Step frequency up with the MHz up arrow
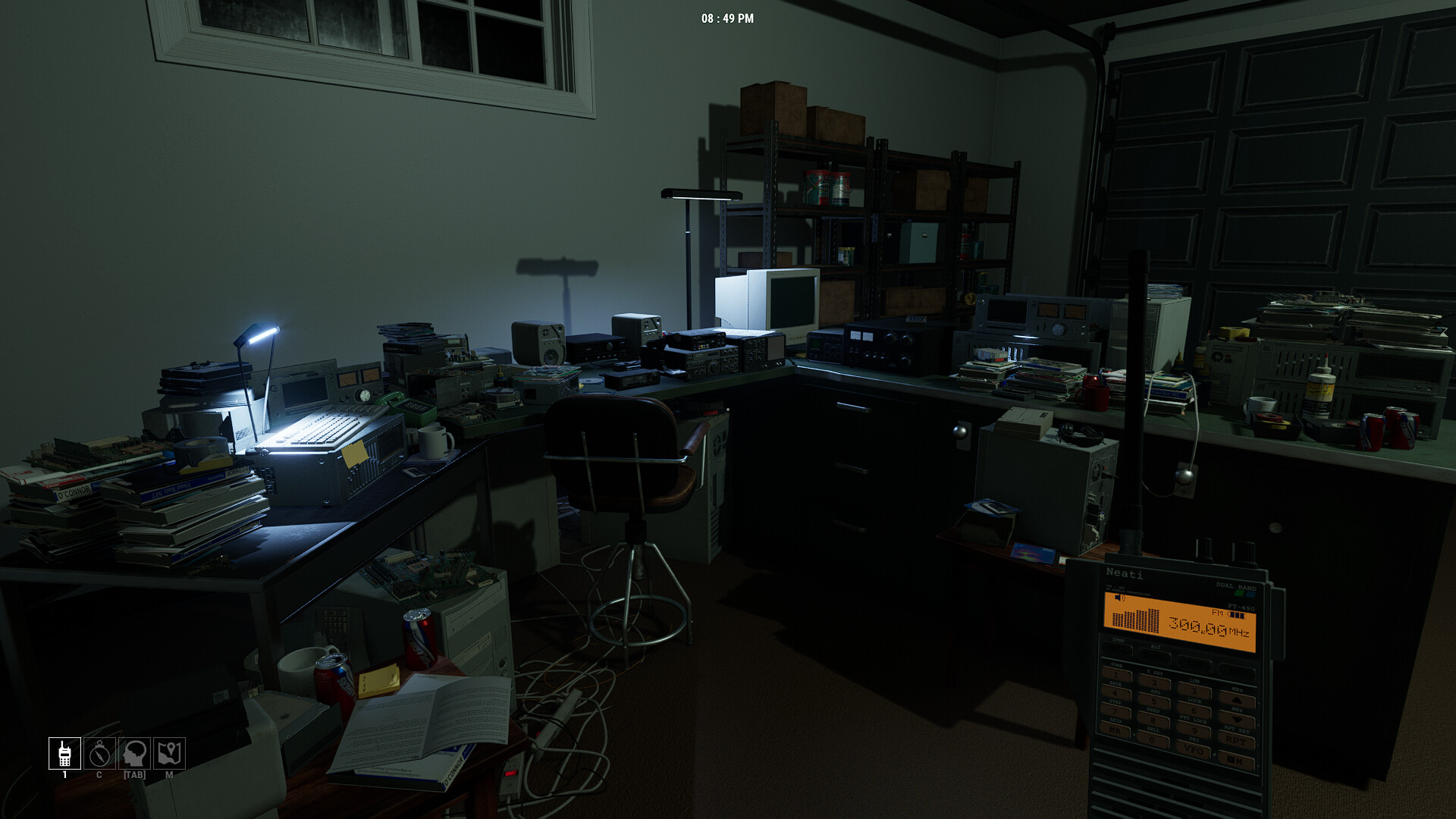Screen dimensions: 1456x819 pyautogui.click(x=1237, y=700)
